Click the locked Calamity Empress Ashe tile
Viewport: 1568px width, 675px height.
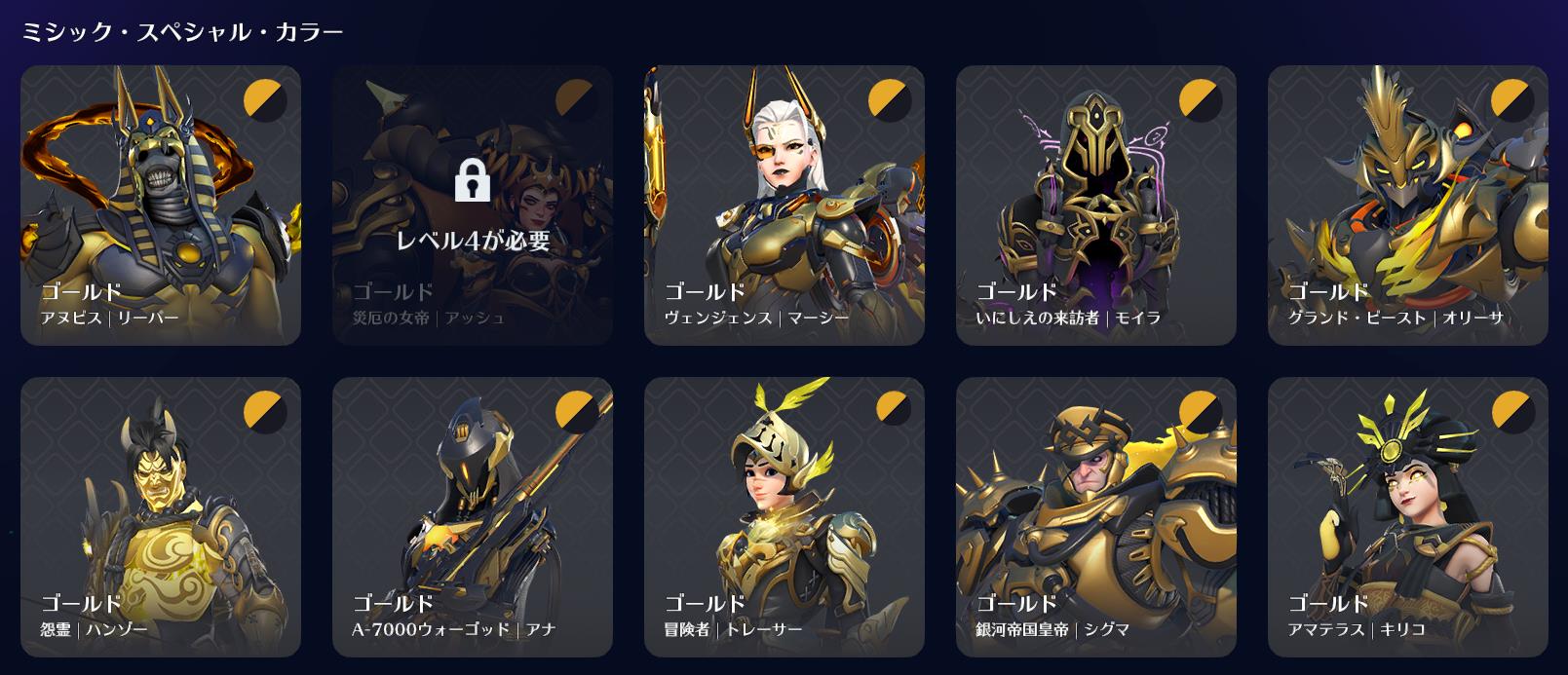tap(473, 206)
